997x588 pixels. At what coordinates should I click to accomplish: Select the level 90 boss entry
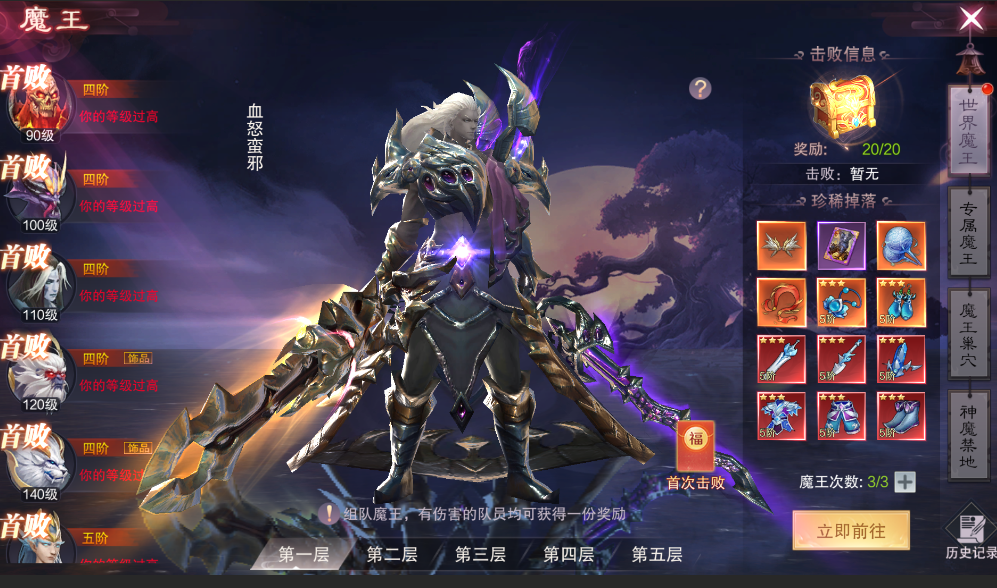[40, 105]
